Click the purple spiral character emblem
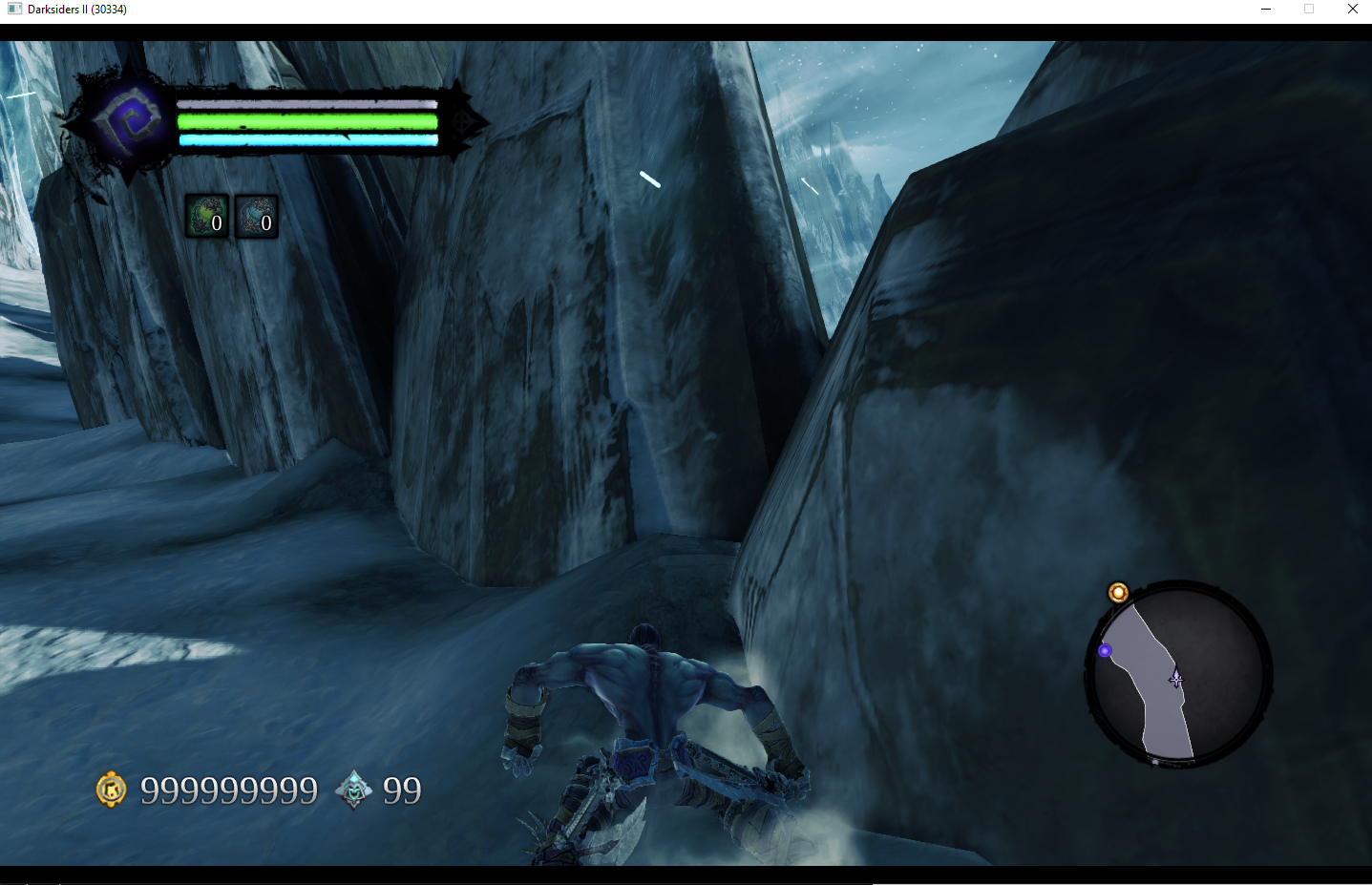1372x885 pixels. click(127, 121)
